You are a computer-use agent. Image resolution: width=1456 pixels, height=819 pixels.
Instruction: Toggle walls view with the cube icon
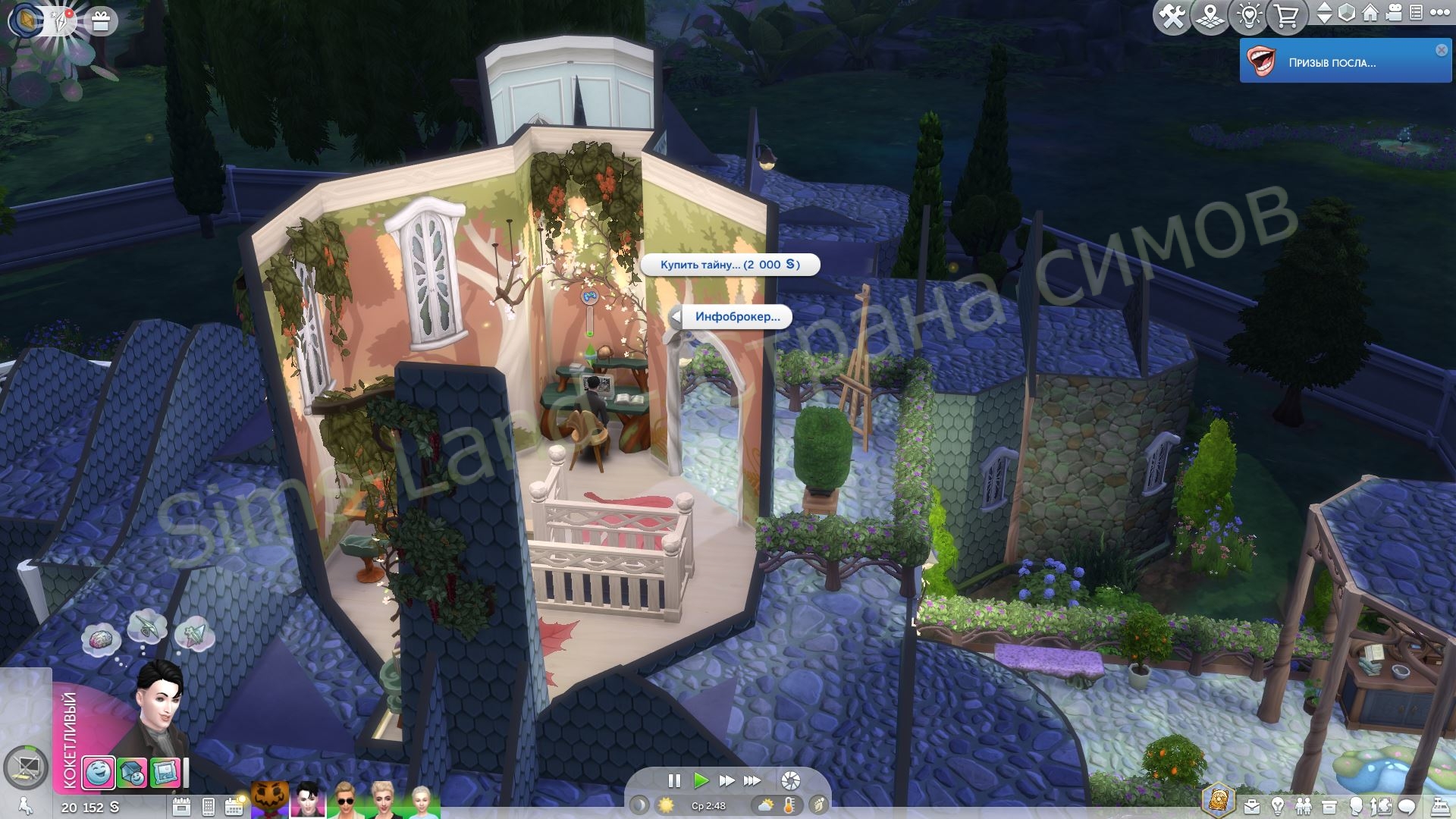pyautogui.click(x=1347, y=13)
